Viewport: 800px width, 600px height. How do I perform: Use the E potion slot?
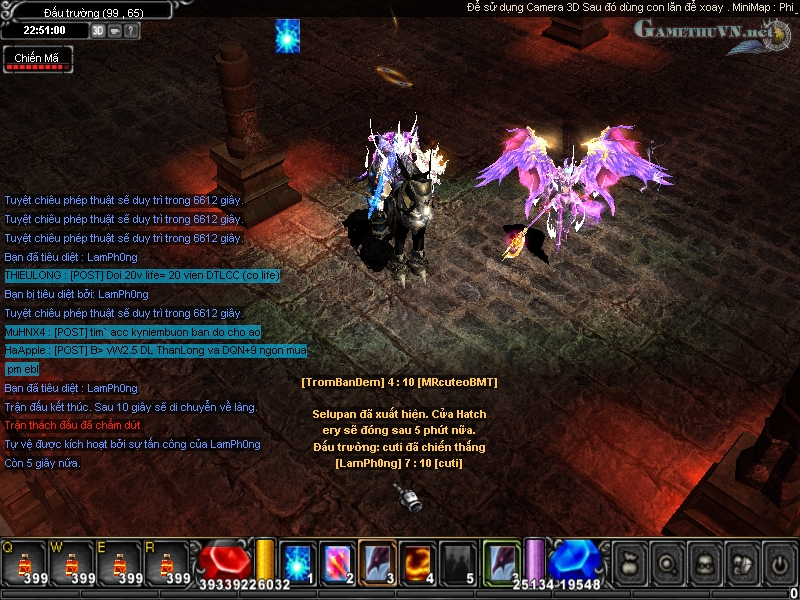click(119, 563)
